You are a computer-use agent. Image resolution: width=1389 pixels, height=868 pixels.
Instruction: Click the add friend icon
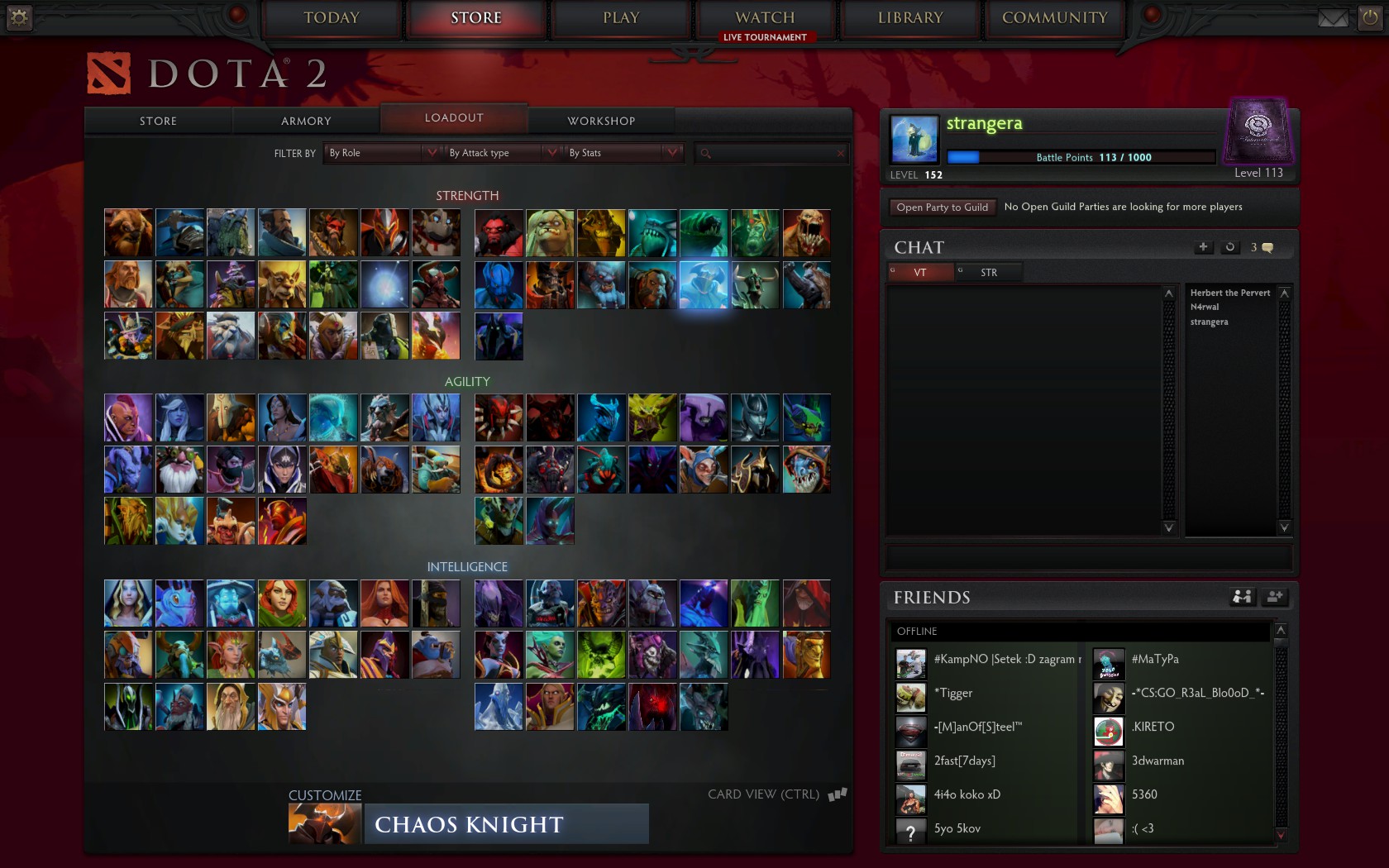pos(1275,597)
